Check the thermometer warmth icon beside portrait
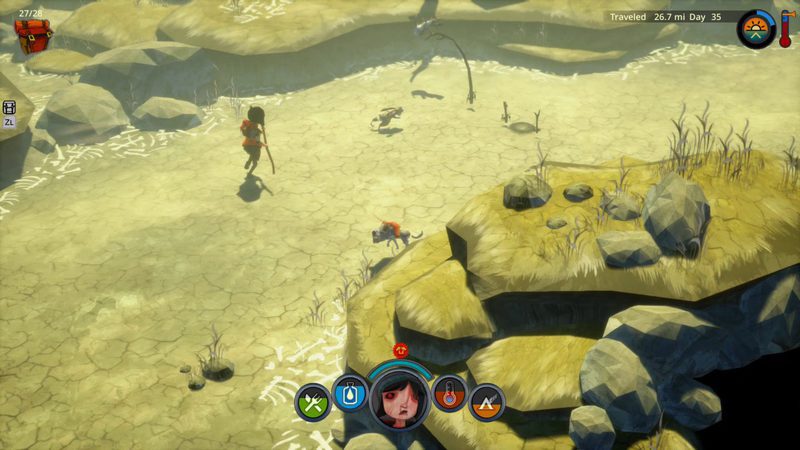The width and height of the screenshot is (800, 450). tap(450, 393)
